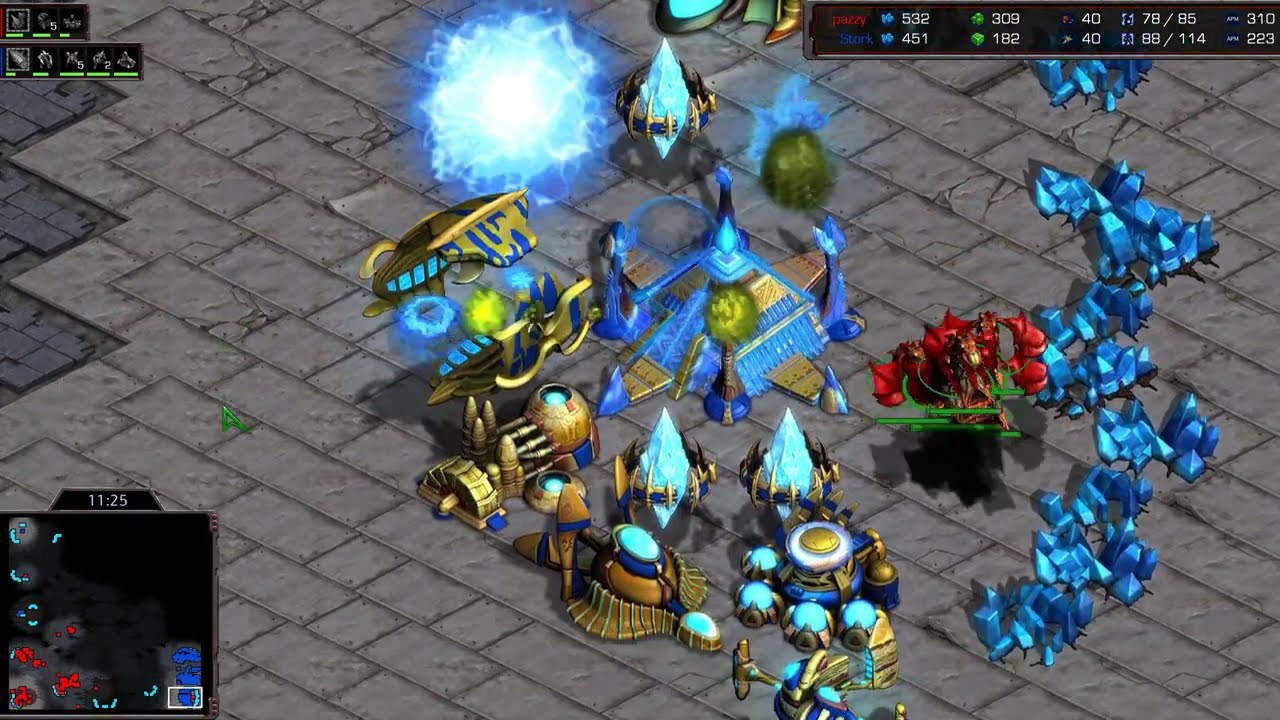Click the minimap in the corner

pos(107,613)
